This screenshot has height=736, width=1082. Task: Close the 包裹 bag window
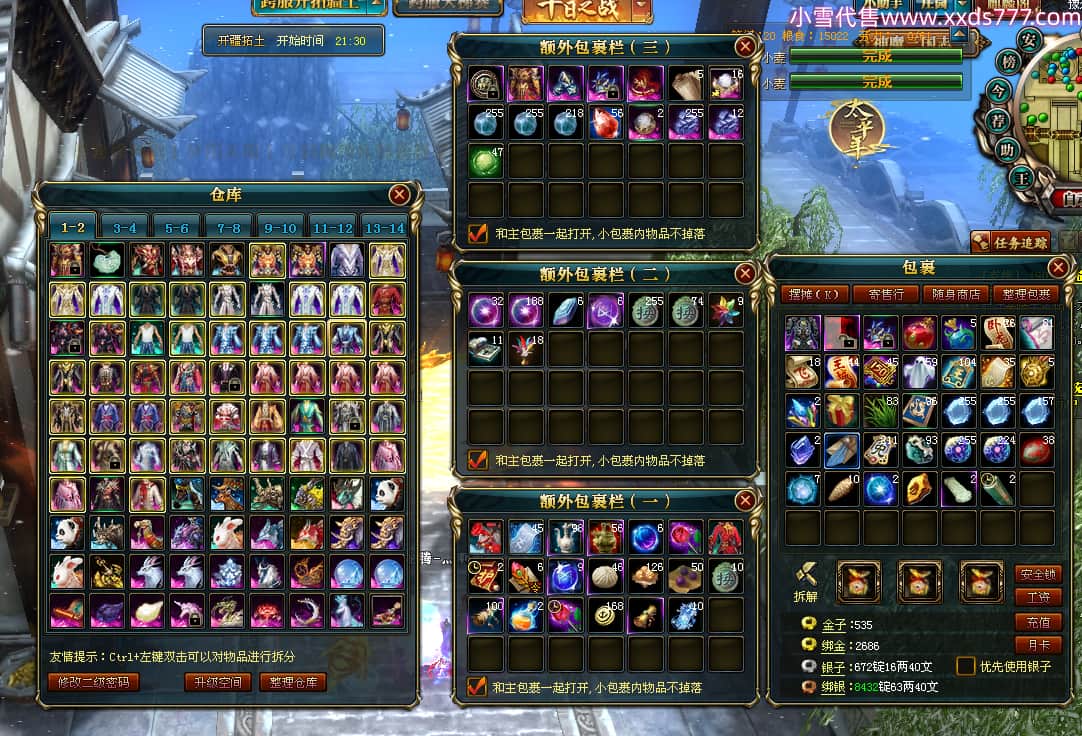(1058, 268)
